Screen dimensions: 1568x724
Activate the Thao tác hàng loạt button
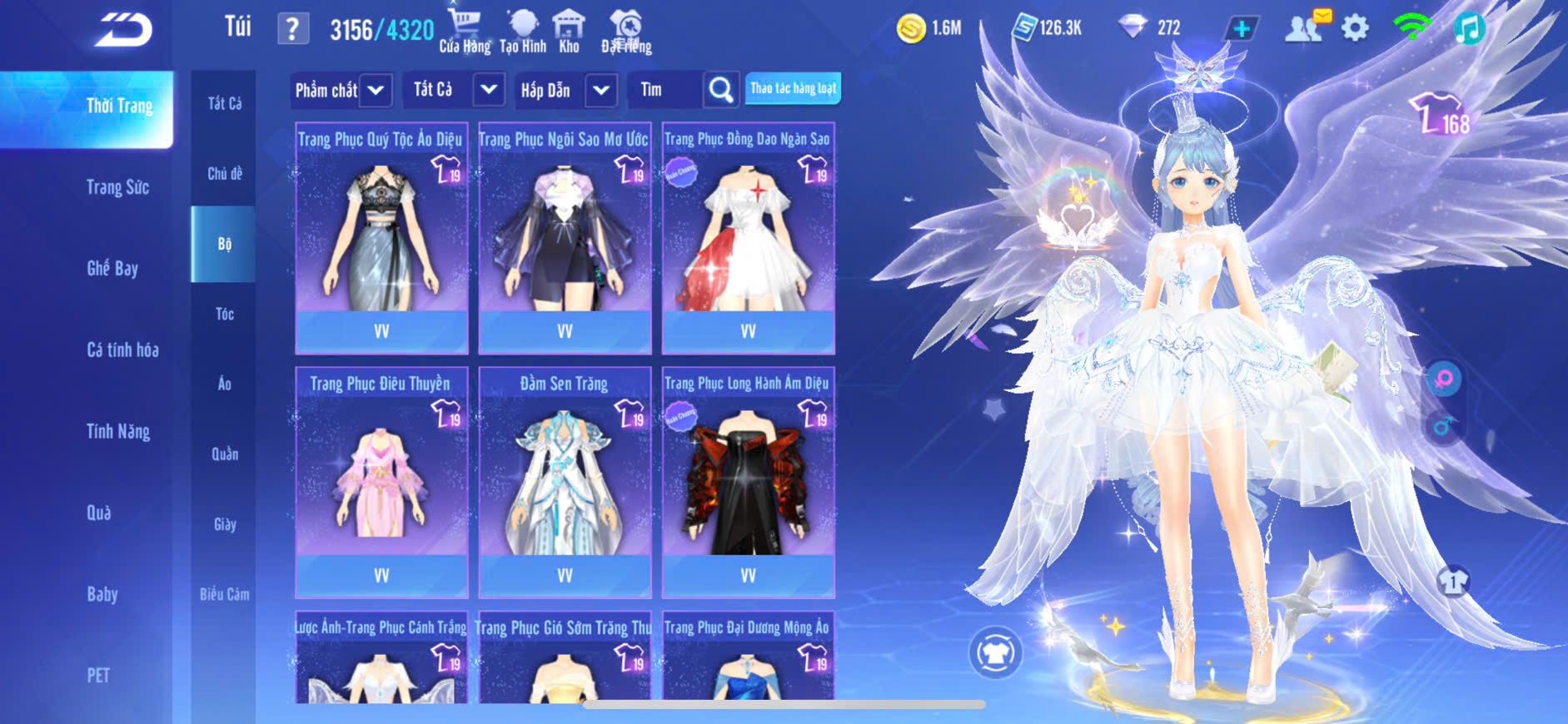click(x=793, y=88)
